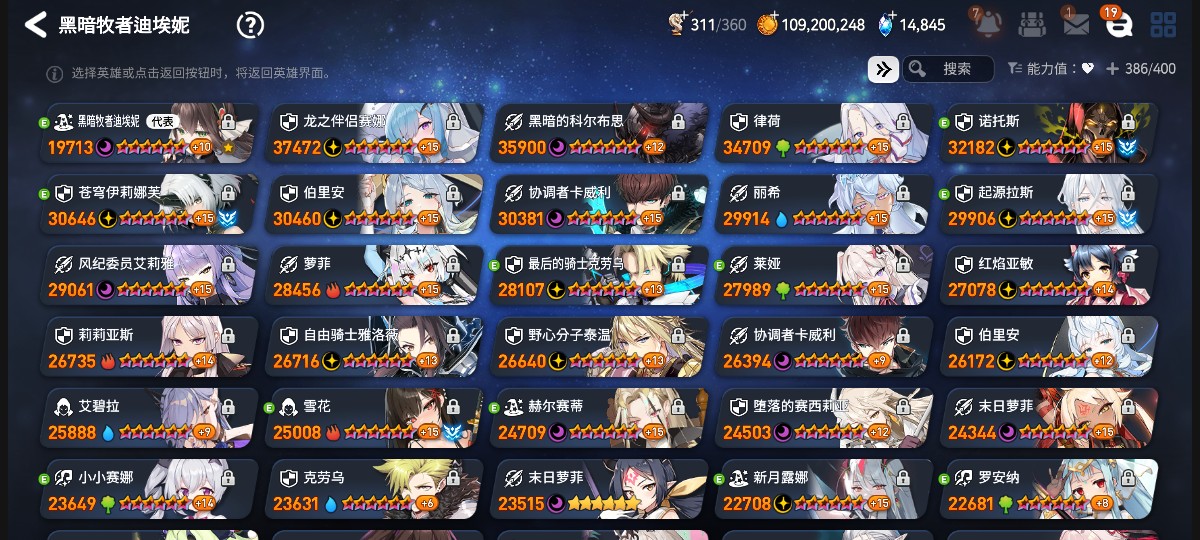Select the 律荷 hero card
Image resolution: width=1200 pixels, height=540 pixels.
[825, 133]
